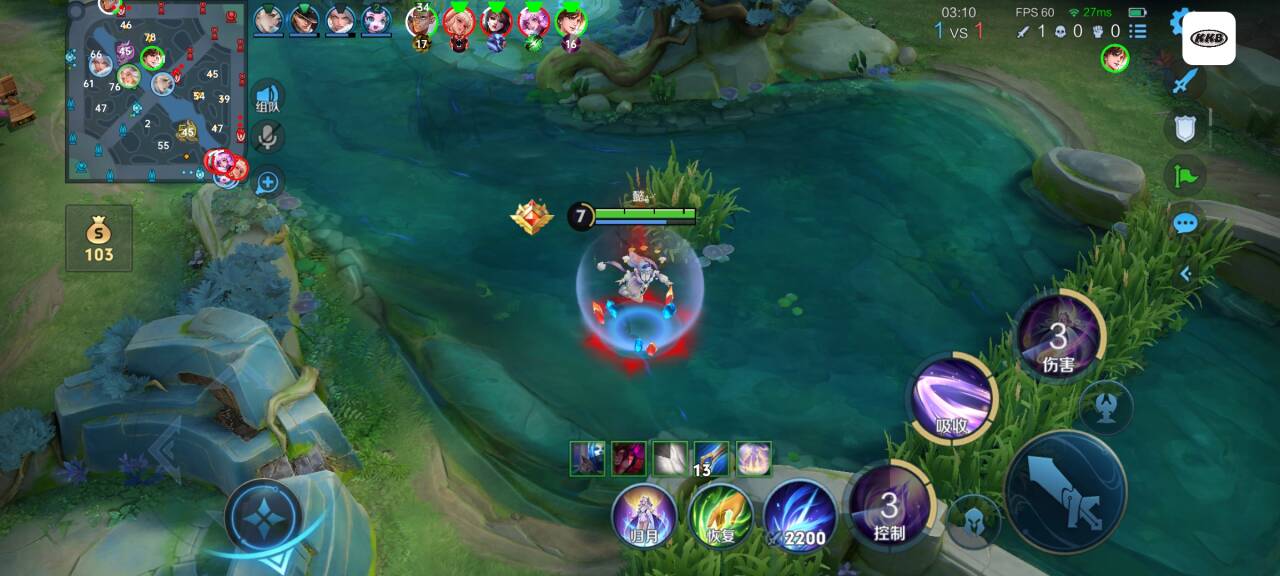Activate the 伤害 skill

(1058, 338)
